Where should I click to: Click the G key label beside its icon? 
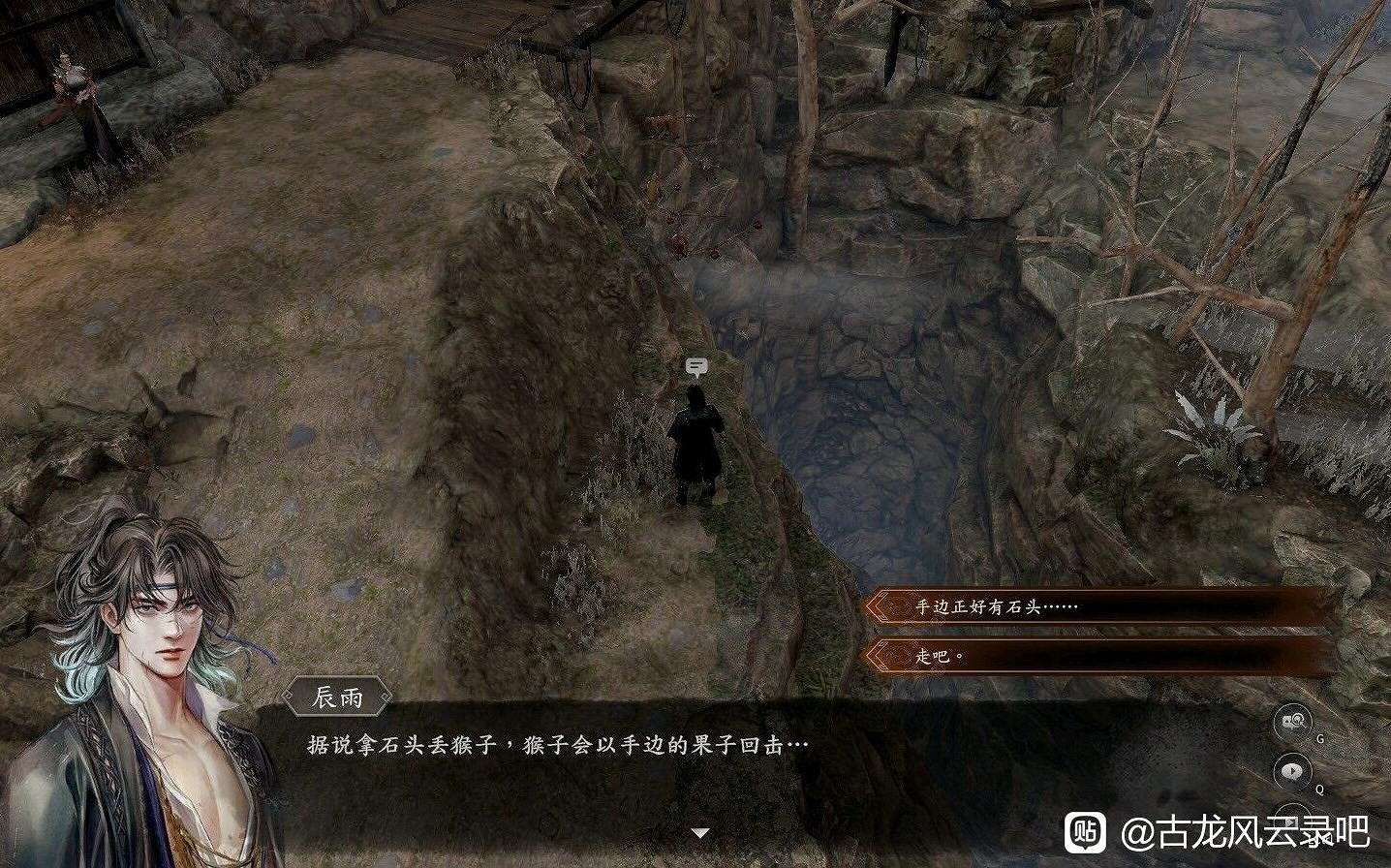(1320, 737)
